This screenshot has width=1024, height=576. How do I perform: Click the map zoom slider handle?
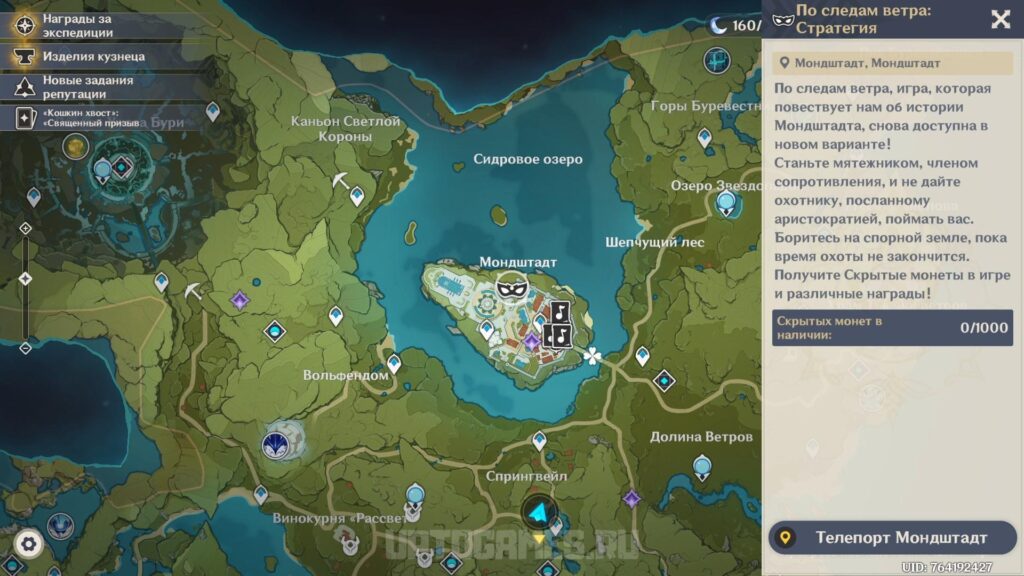26,278
